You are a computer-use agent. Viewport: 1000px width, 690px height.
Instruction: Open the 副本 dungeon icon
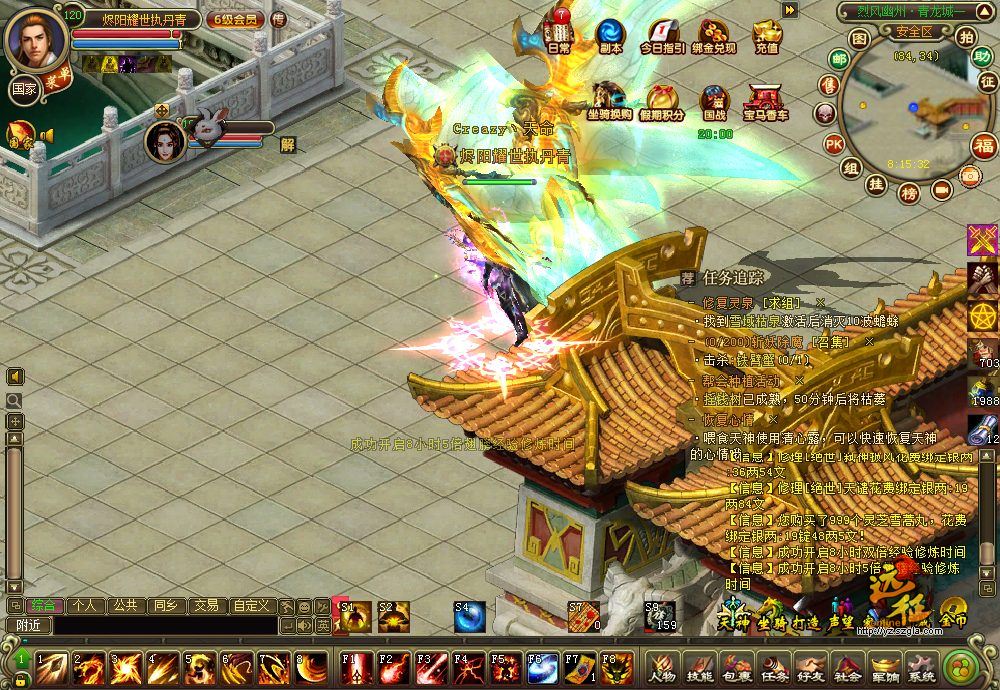610,35
